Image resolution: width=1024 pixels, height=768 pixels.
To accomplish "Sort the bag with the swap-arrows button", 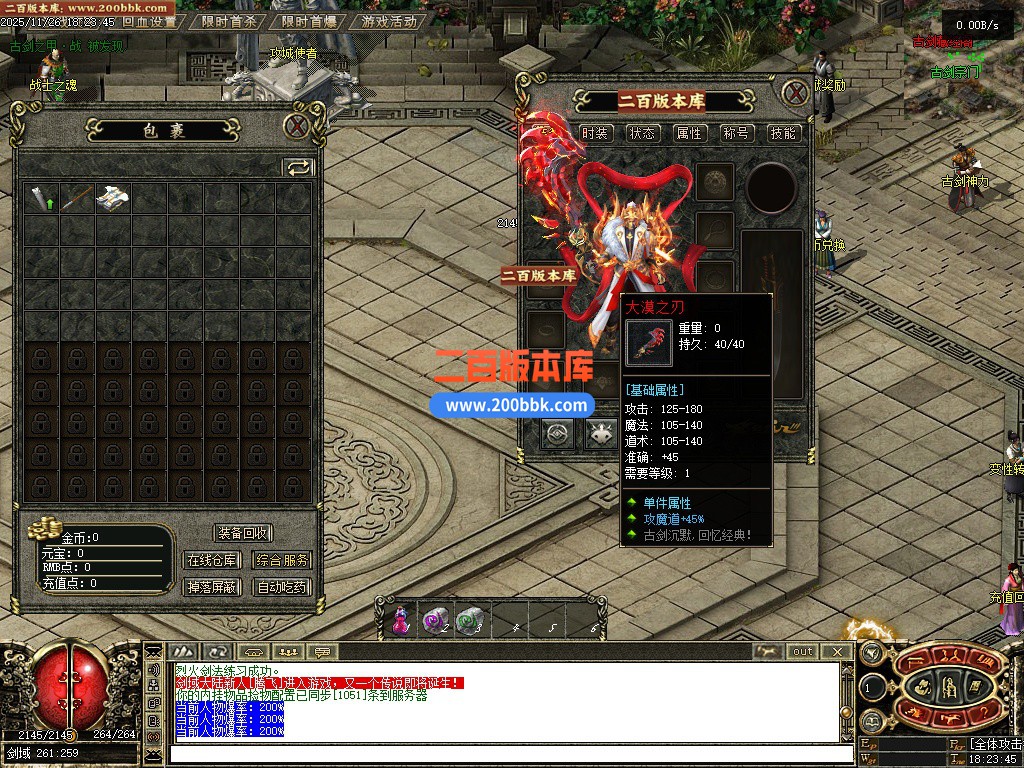I will pyautogui.click(x=298, y=167).
